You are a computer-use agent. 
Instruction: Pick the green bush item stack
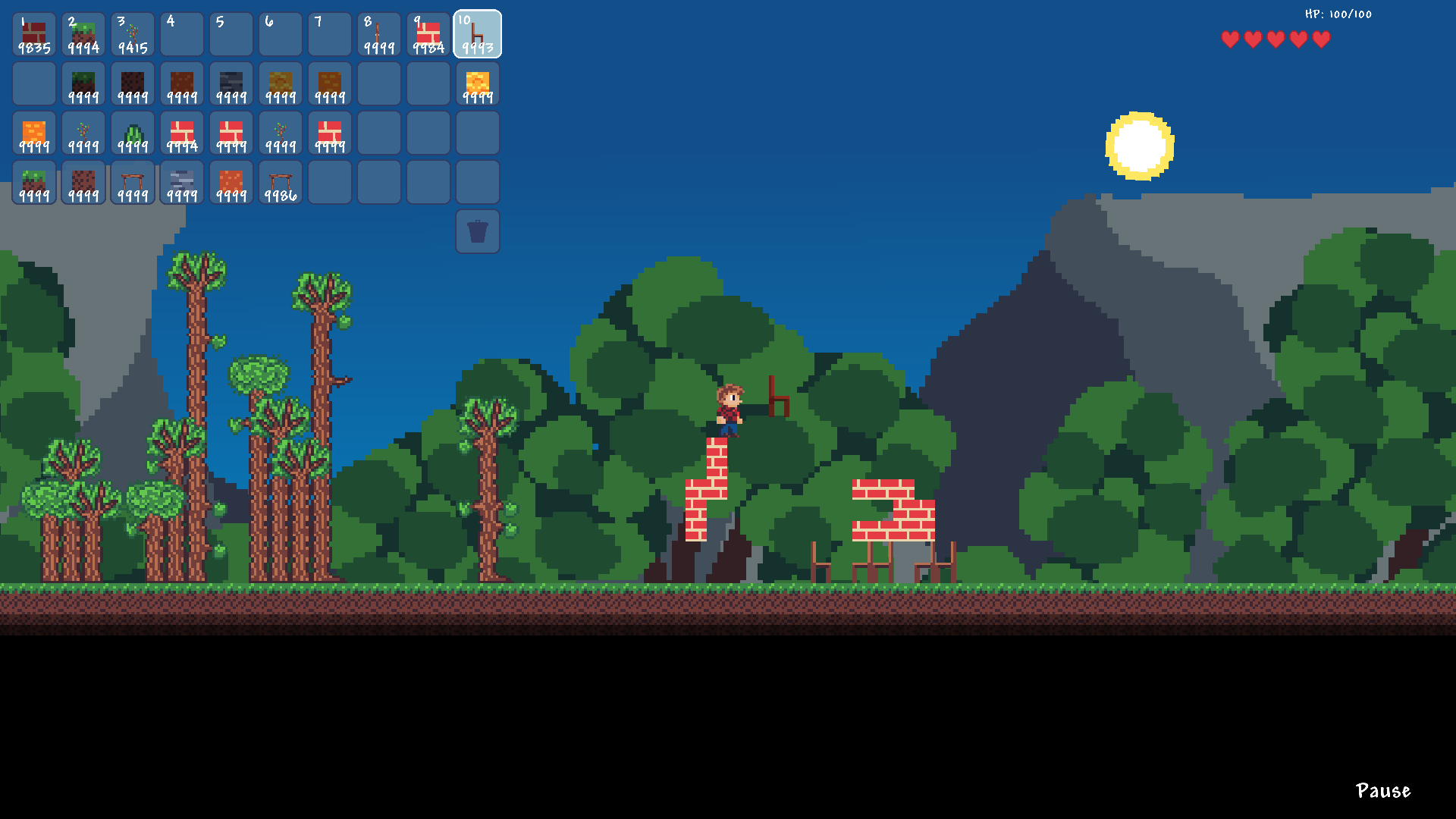pyautogui.click(x=133, y=133)
